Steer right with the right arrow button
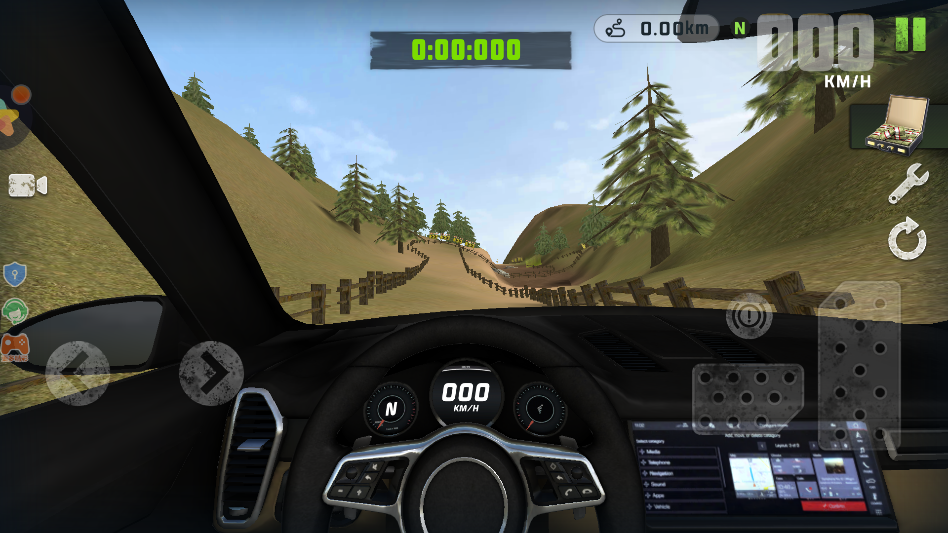This screenshot has width=948, height=533. point(211,373)
